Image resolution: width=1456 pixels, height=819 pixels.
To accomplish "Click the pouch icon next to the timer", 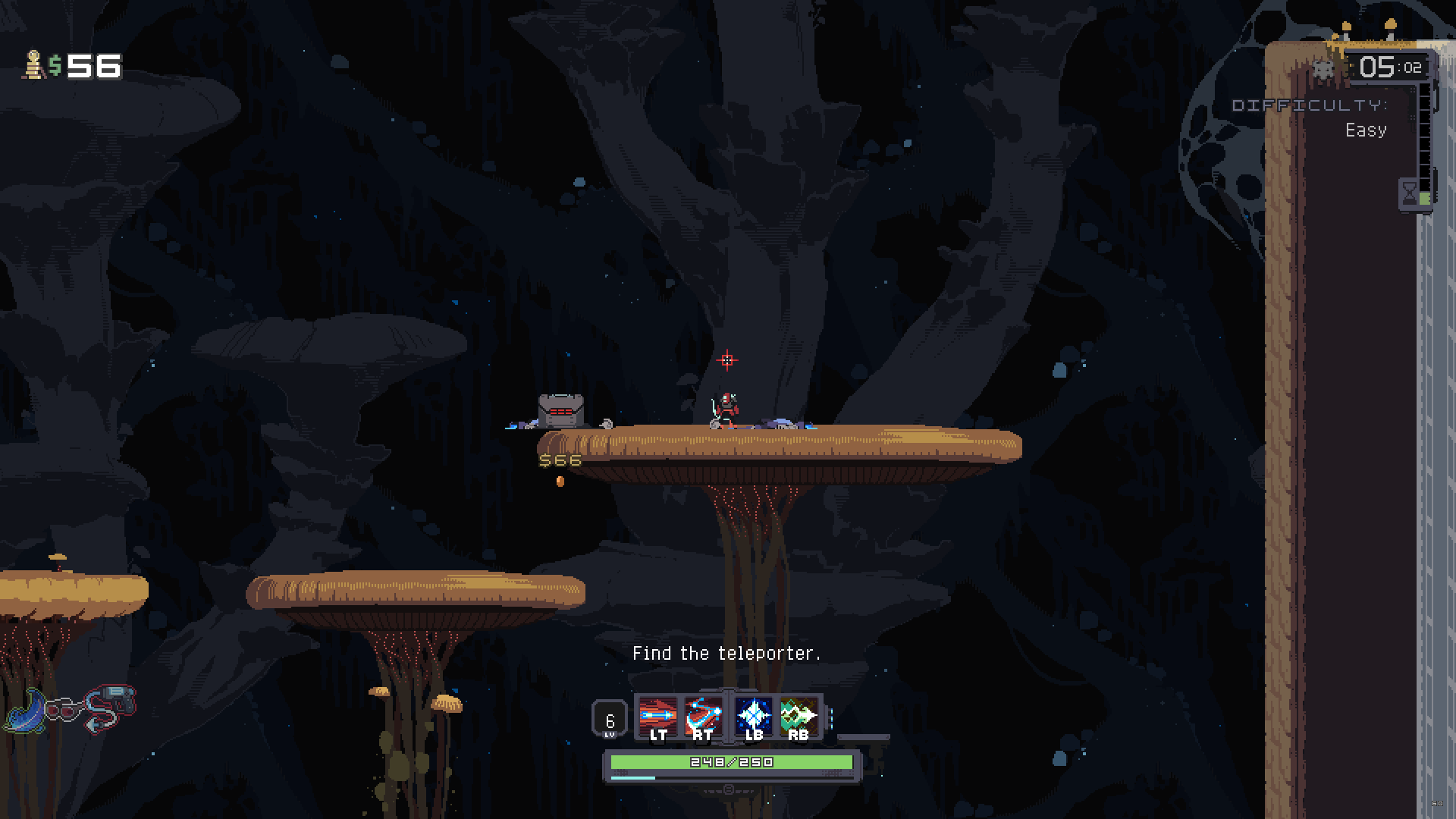I will pyautogui.click(x=1323, y=67).
